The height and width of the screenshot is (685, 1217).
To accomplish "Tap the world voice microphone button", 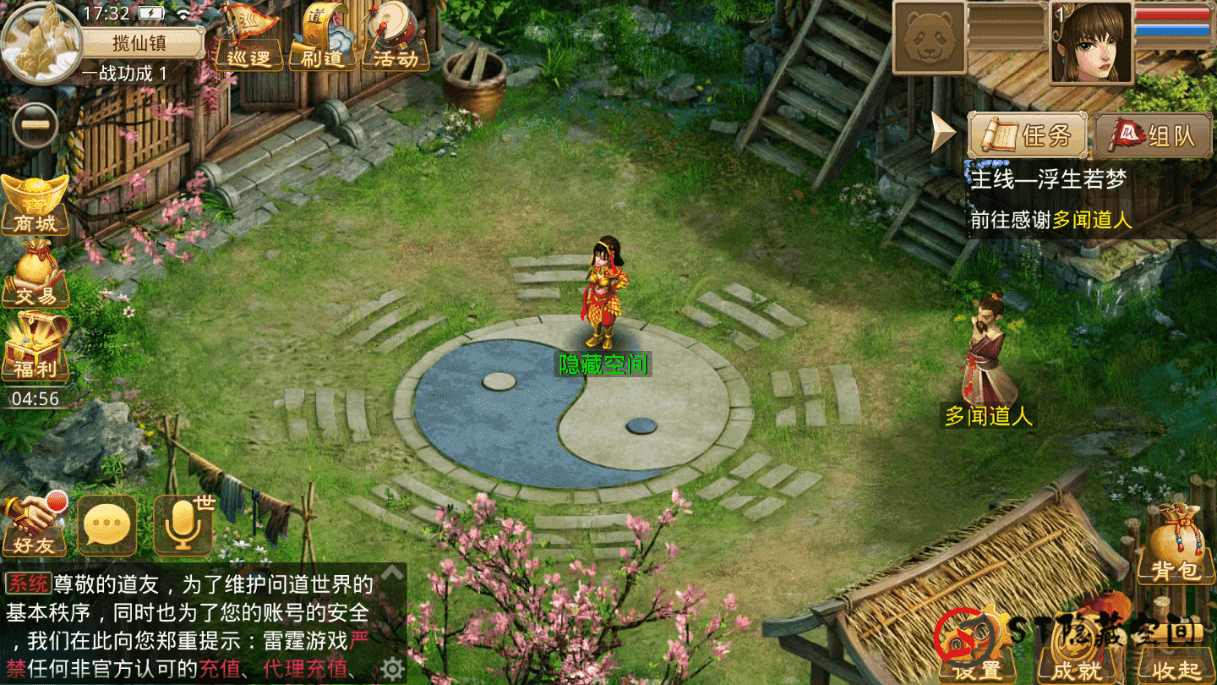I will click(183, 524).
